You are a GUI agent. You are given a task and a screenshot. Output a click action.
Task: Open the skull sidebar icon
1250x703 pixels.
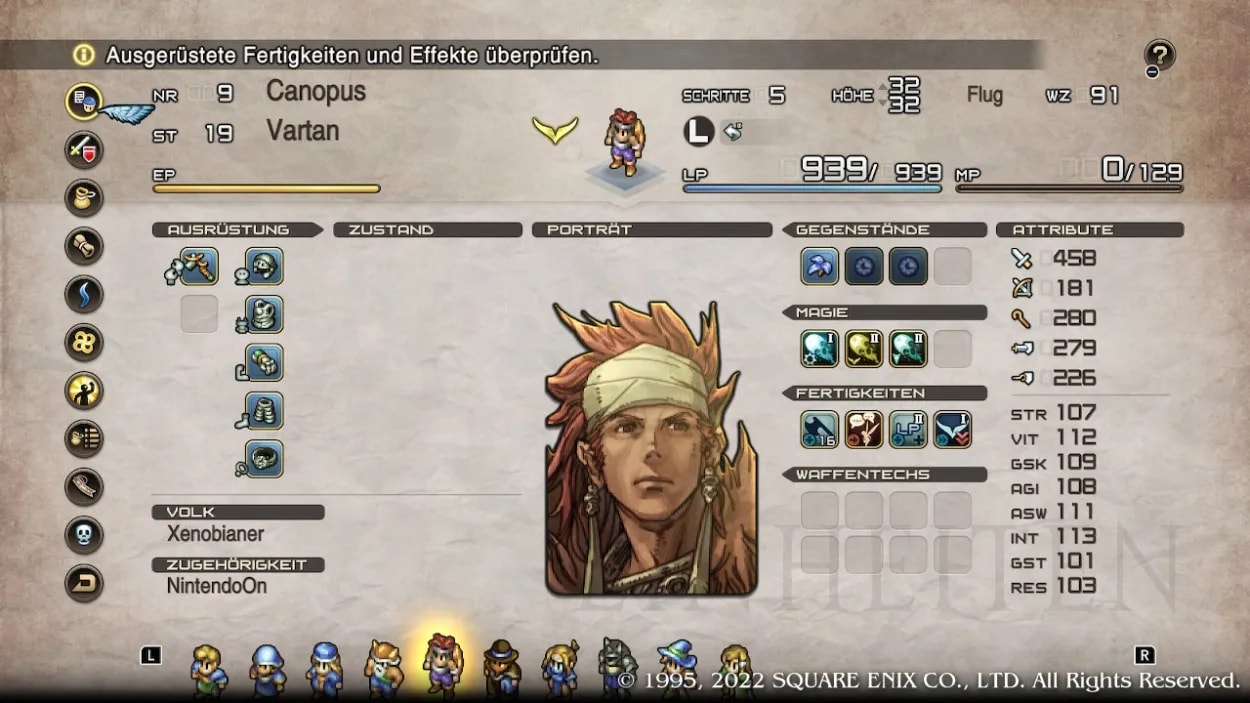(84, 535)
